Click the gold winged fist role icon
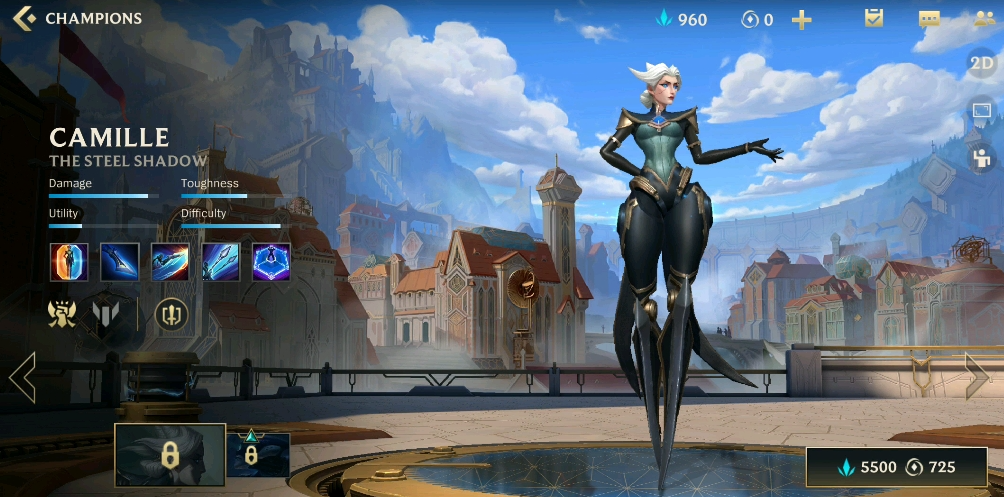The image size is (1004, 497). tap(63, 315)
